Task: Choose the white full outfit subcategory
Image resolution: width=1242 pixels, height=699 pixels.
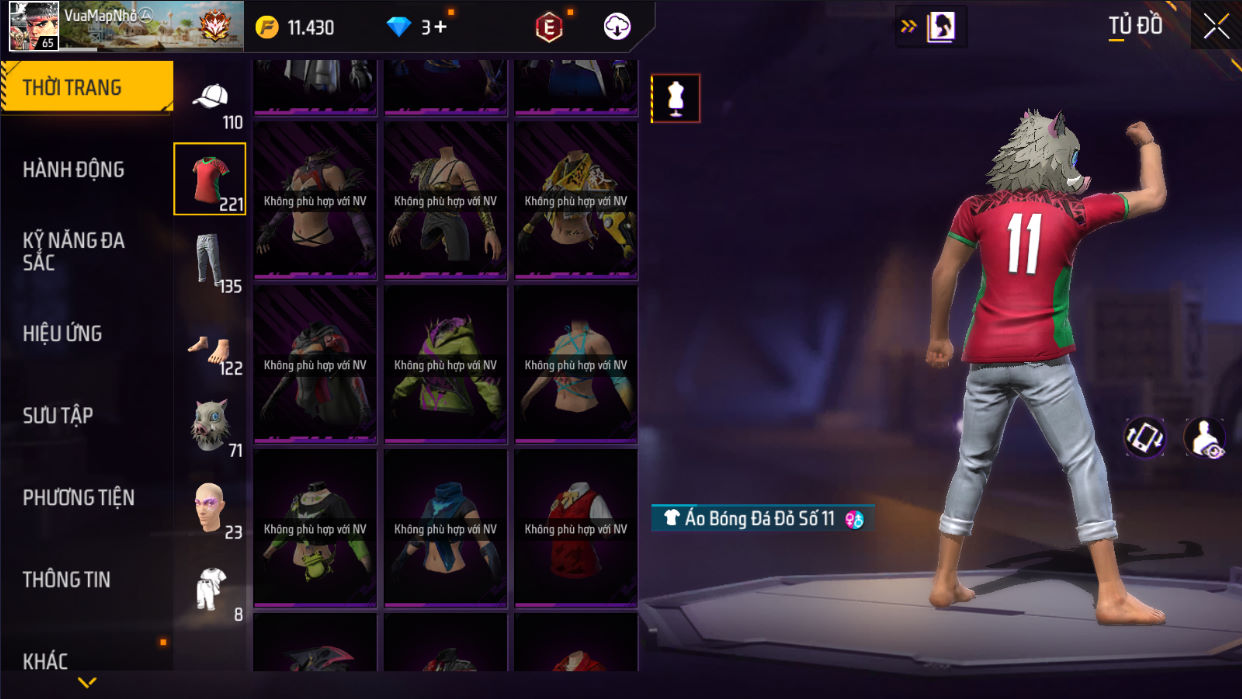Action: click(x=210, y=589)
